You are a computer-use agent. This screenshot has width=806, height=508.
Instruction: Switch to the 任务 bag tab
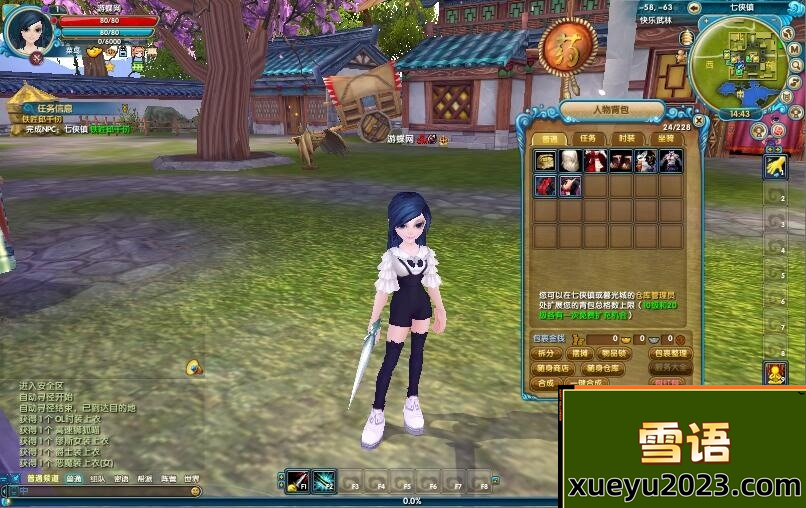click(x=588, y=138)
